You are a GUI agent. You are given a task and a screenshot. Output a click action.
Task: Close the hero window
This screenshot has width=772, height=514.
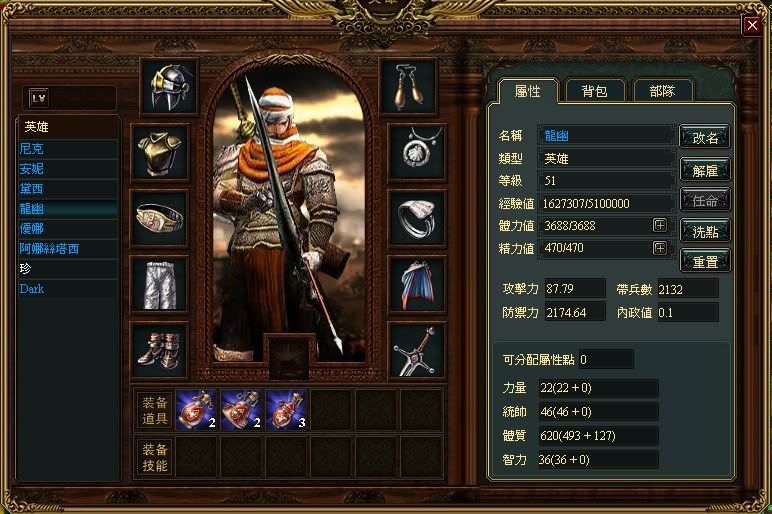coord(751,26)
